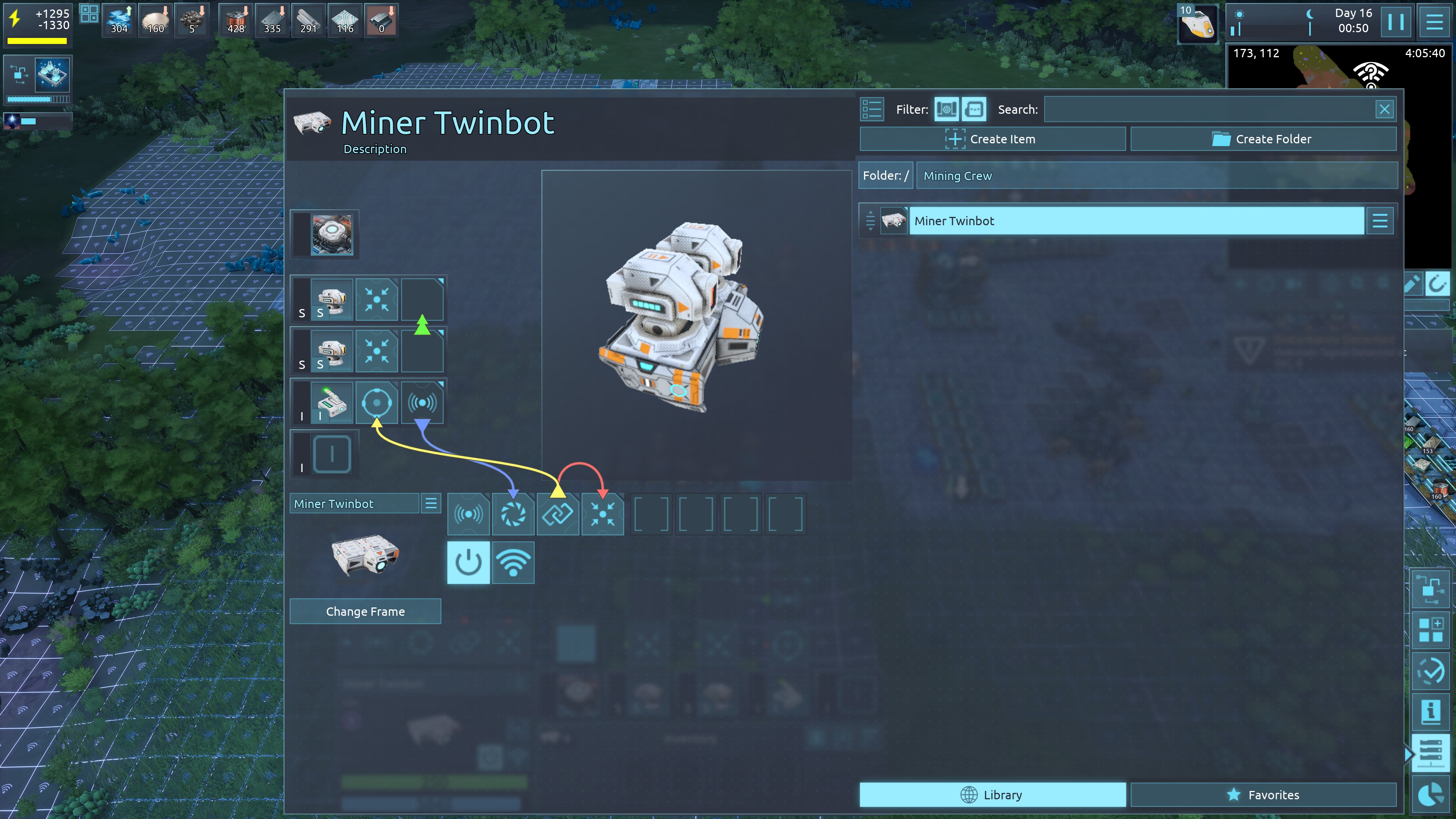Switch to the Library tab

tap(992, 795)
